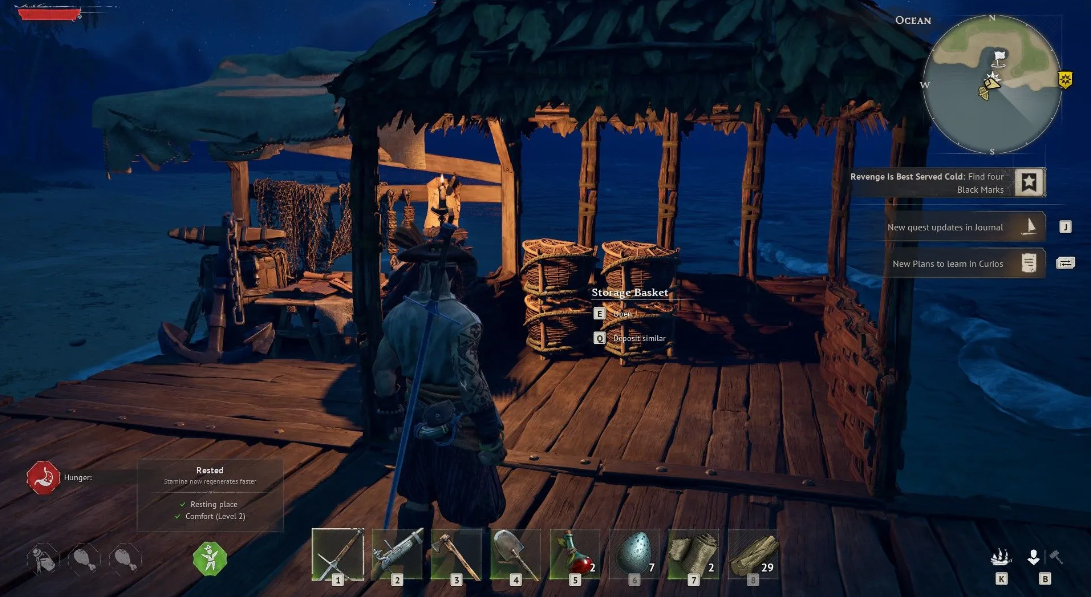Click the red Hunger status icon
The image size is (1091, 597).
pyautogui.click(x=43, y=477)
